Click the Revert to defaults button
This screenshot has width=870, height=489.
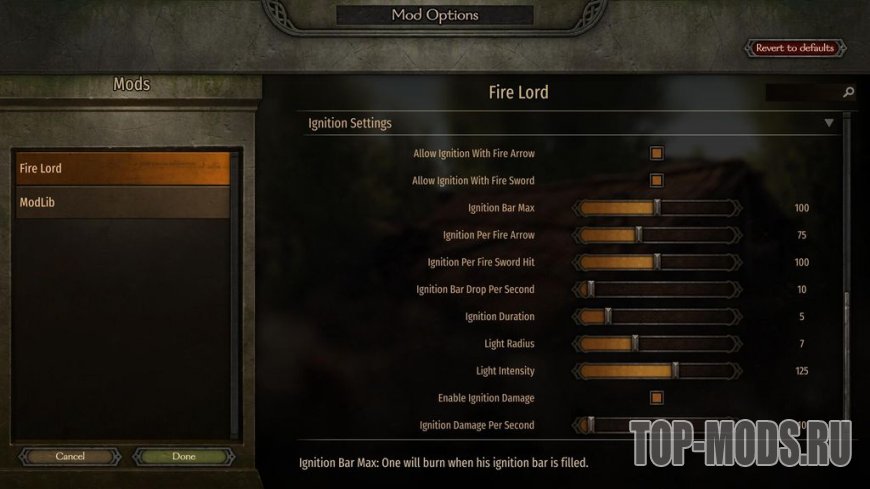pyautogui.click(x=796, y=48)
